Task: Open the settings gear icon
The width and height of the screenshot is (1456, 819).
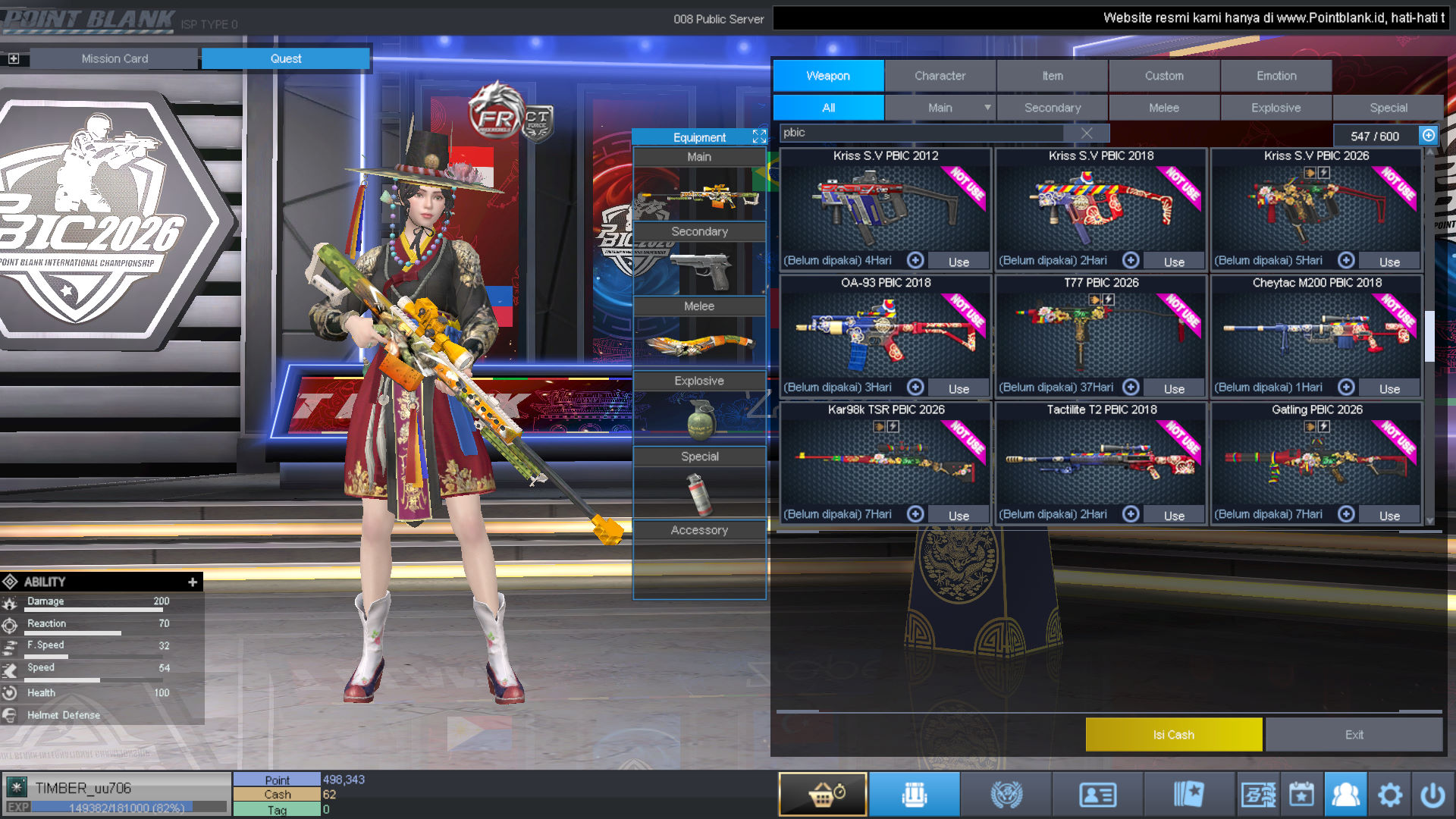Action: pyautogui.click(x=1389, y=795)
